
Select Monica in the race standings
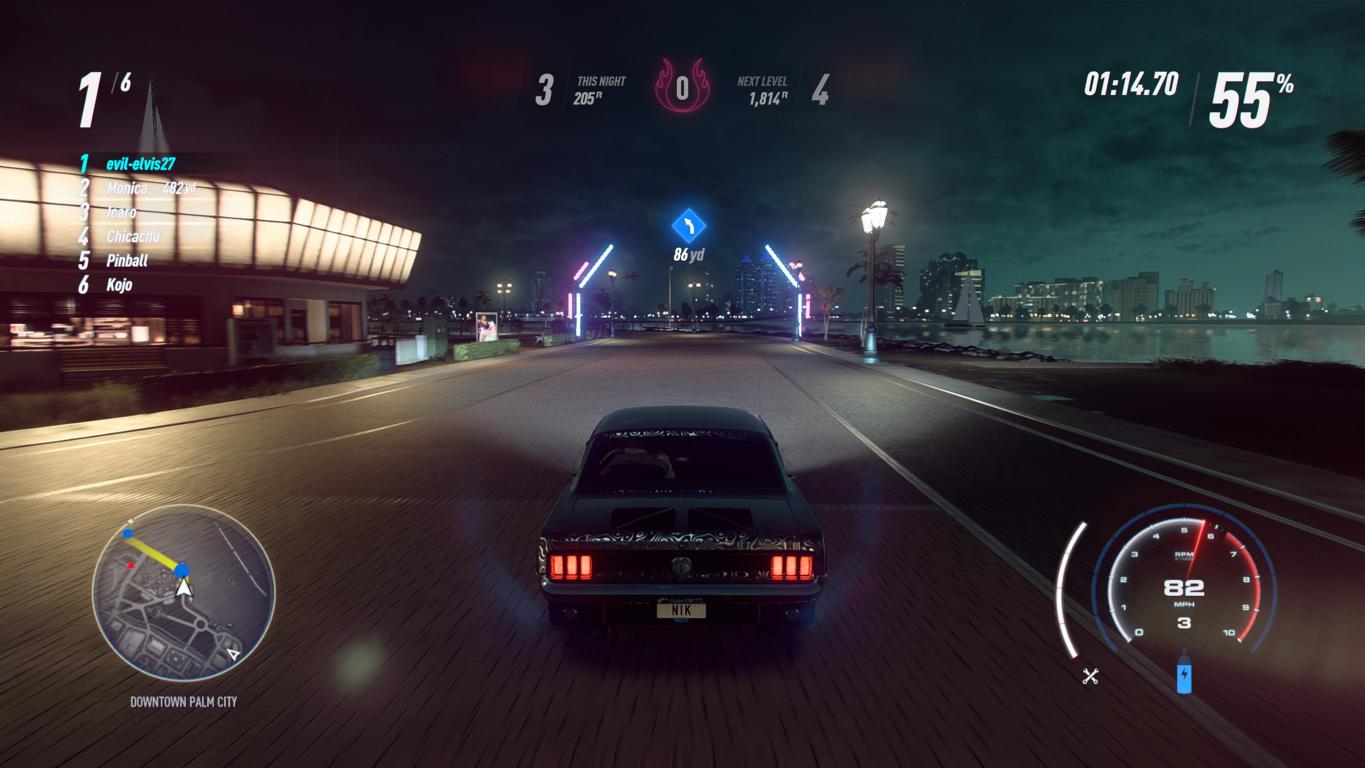[126, 188]
